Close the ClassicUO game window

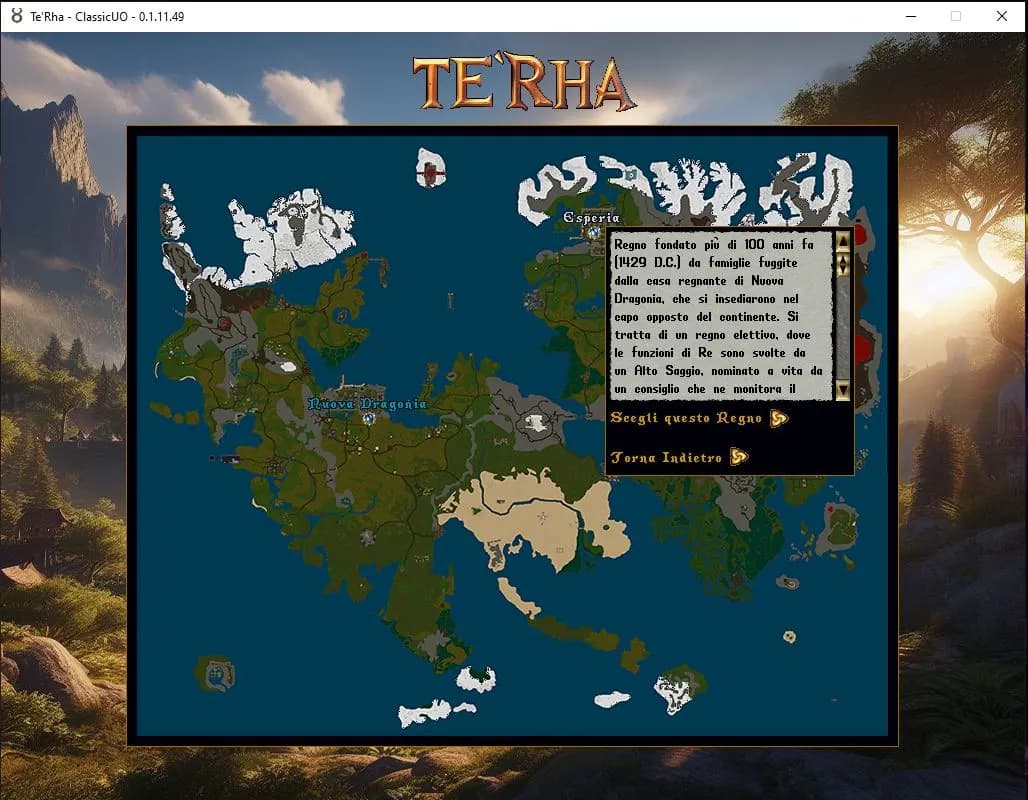1001,16
